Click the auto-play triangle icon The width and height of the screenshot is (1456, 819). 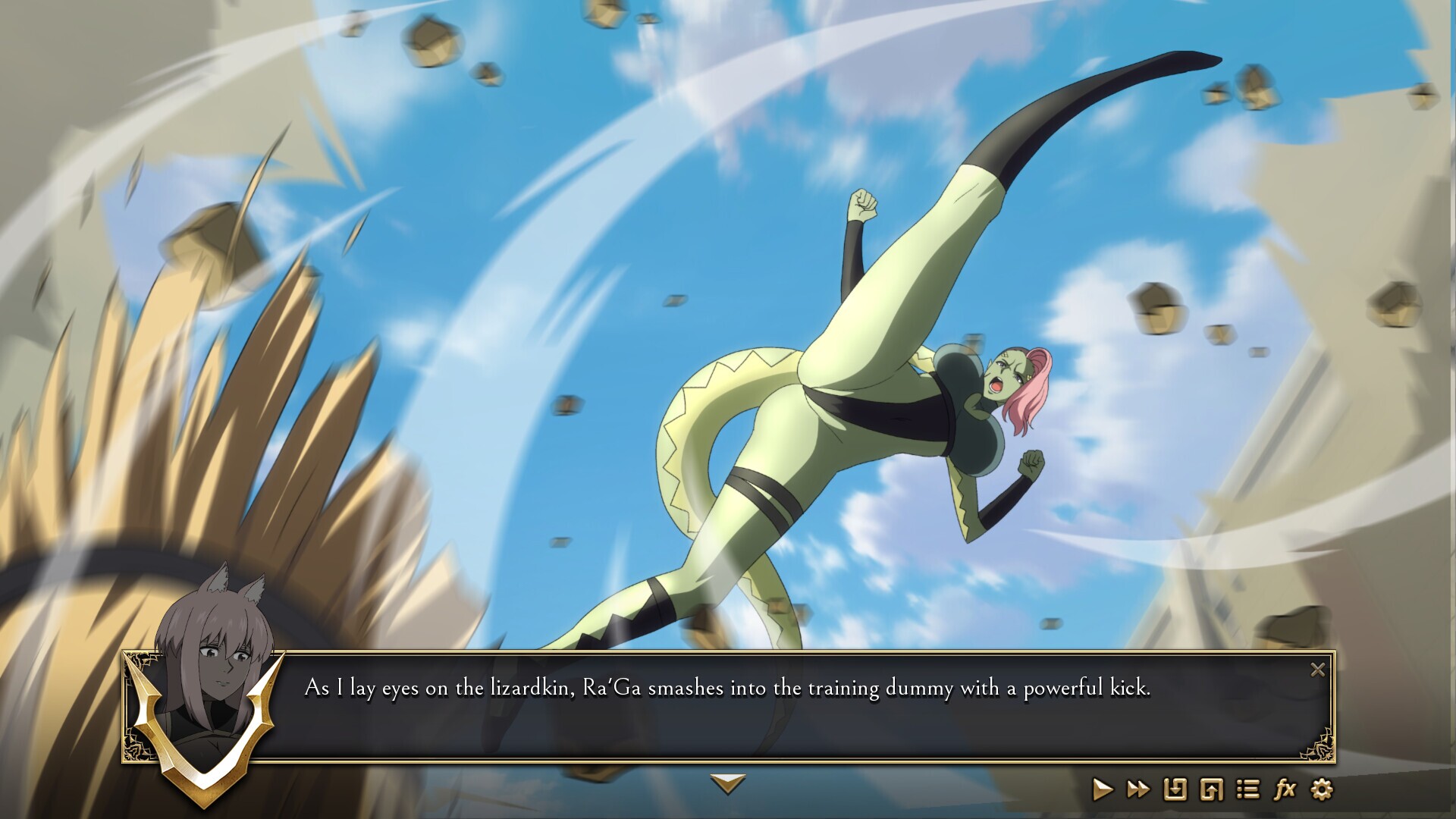pos(1103,789)
